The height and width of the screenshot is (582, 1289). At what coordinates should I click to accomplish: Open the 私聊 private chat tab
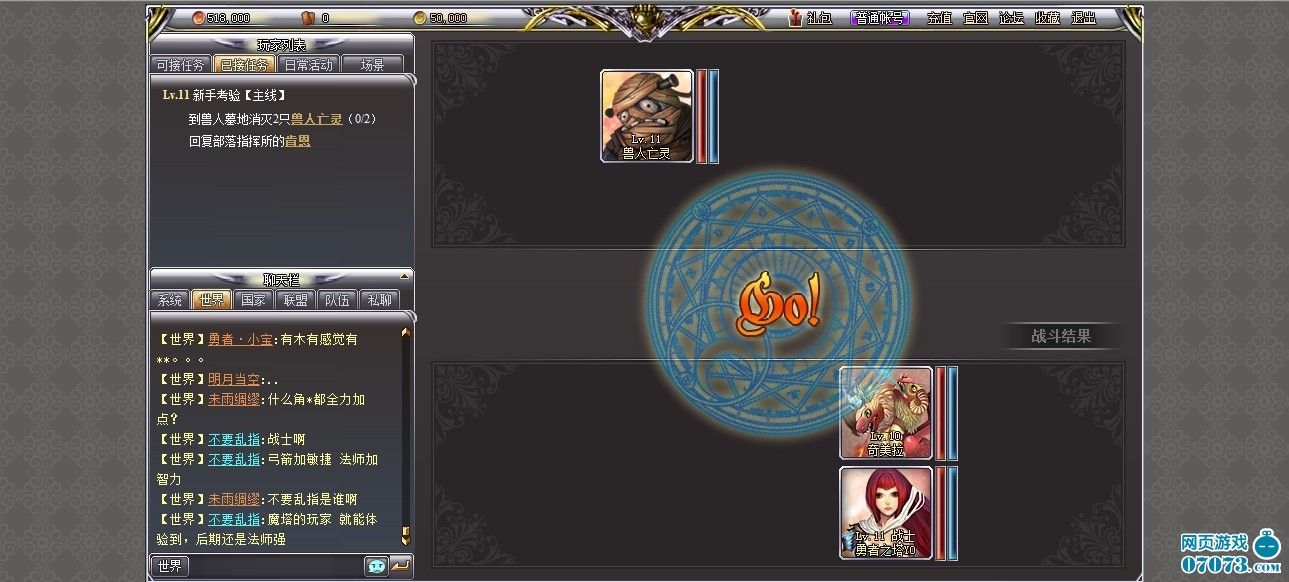(x=379, y=300)
